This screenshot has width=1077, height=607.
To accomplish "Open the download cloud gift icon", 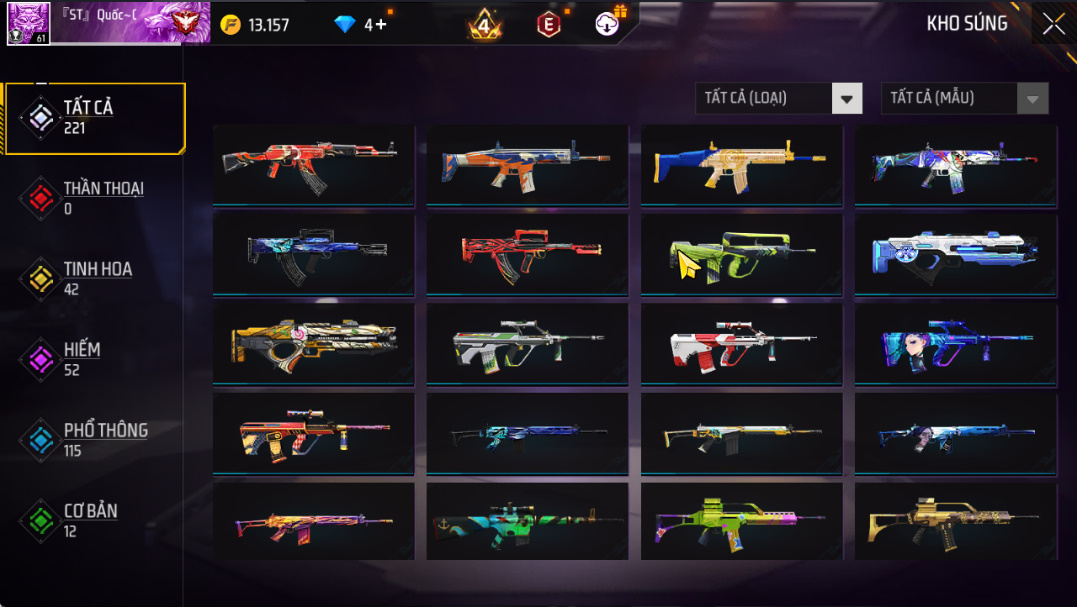I will click(x=608, y=23).
